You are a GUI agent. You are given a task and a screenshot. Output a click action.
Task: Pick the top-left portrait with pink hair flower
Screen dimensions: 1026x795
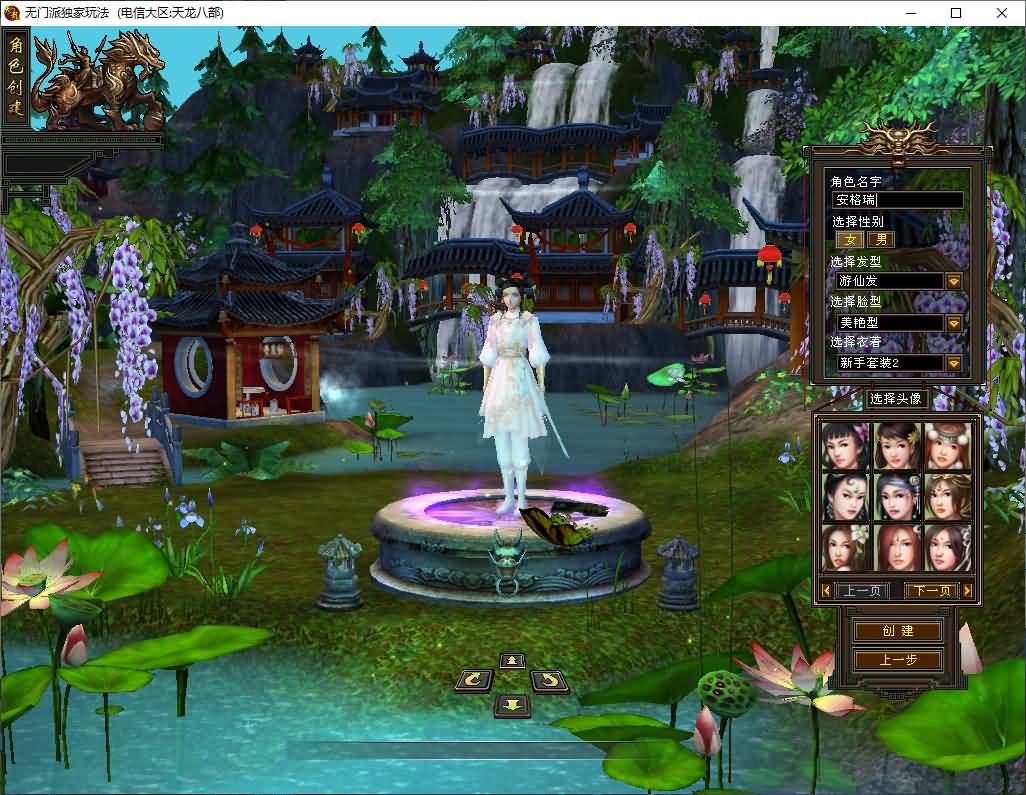point(846,446)
